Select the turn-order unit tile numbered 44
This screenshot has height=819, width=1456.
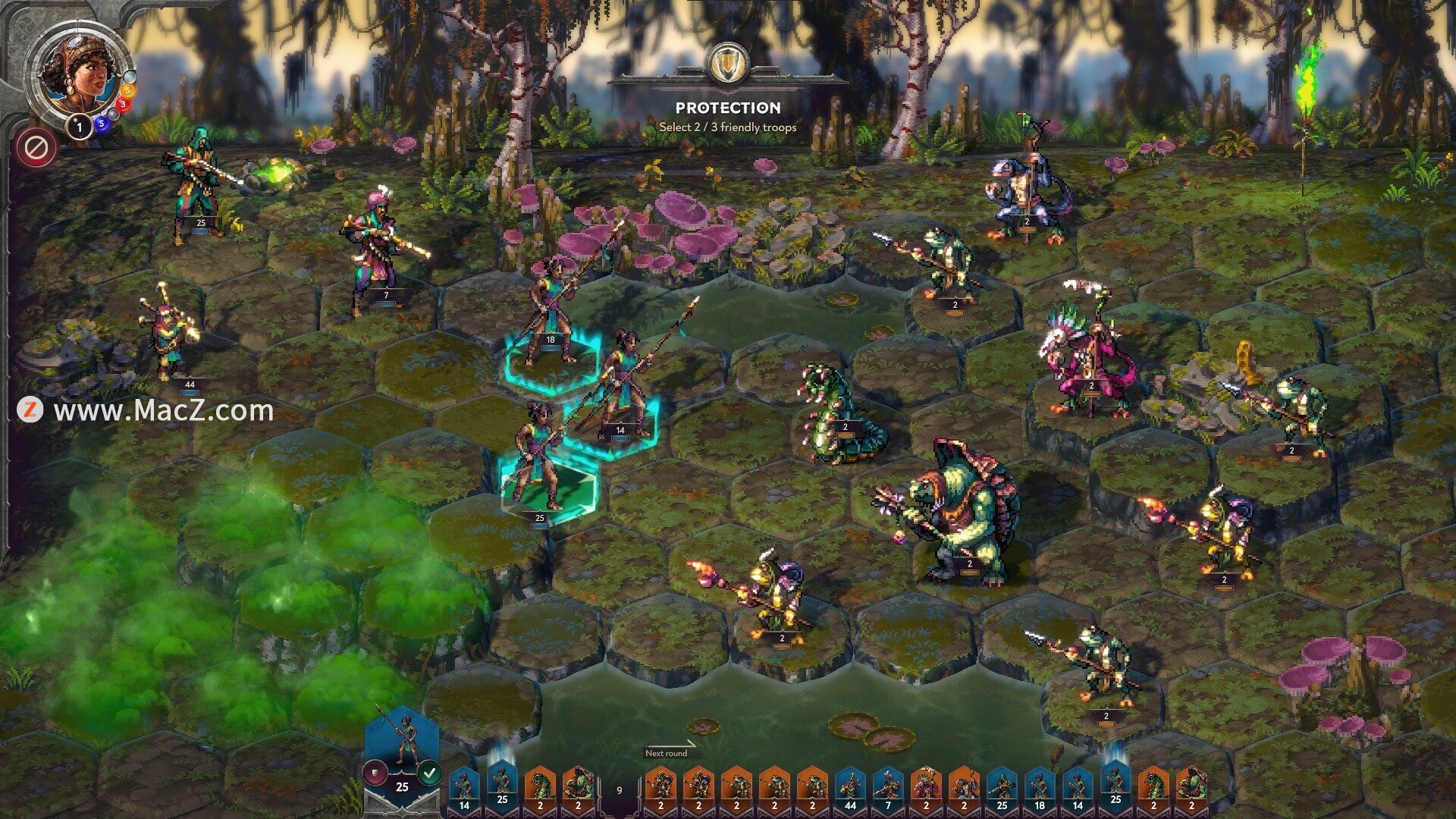click(850, 789)
